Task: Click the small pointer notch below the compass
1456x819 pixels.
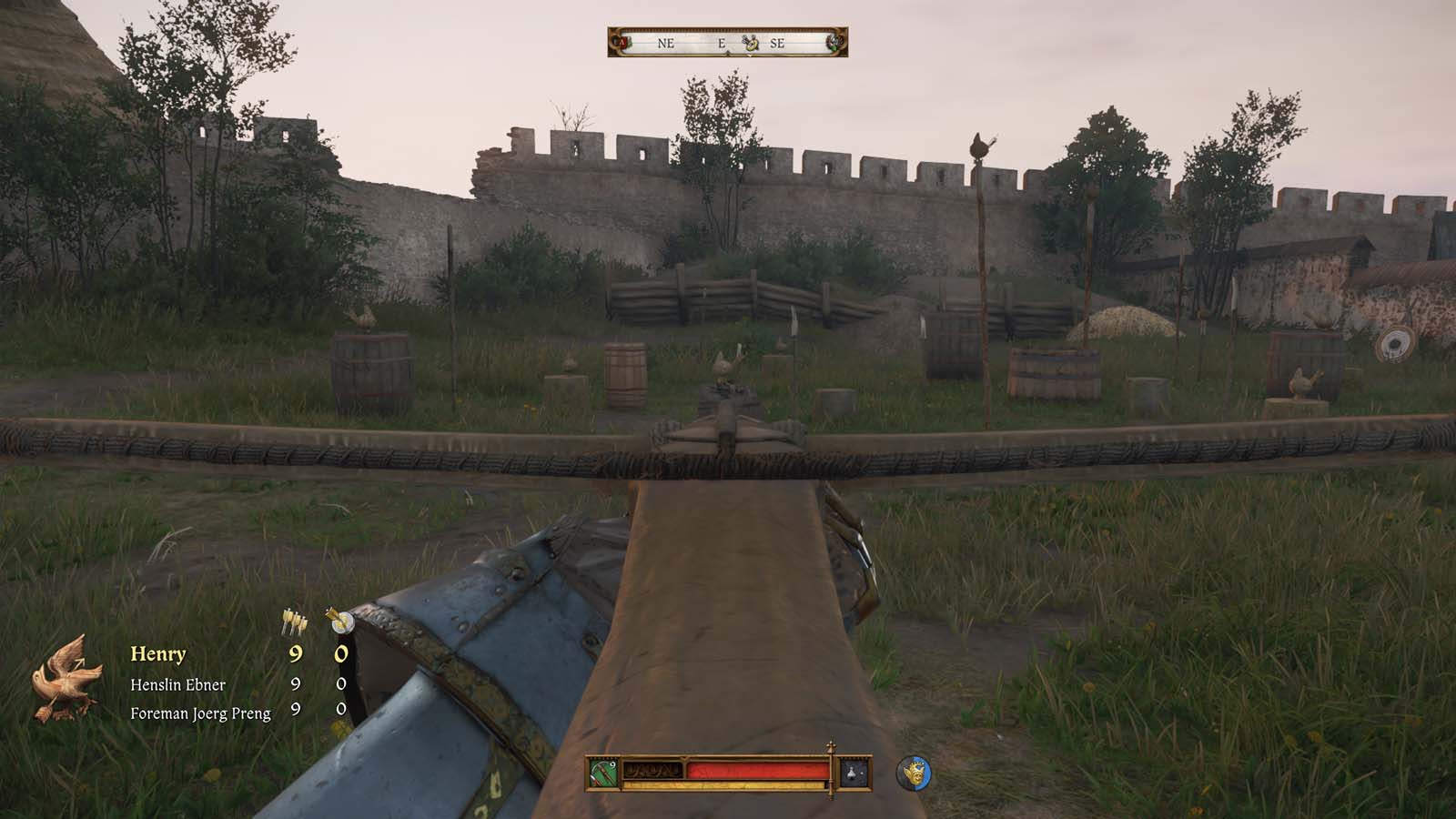Action: click(728, 54)
